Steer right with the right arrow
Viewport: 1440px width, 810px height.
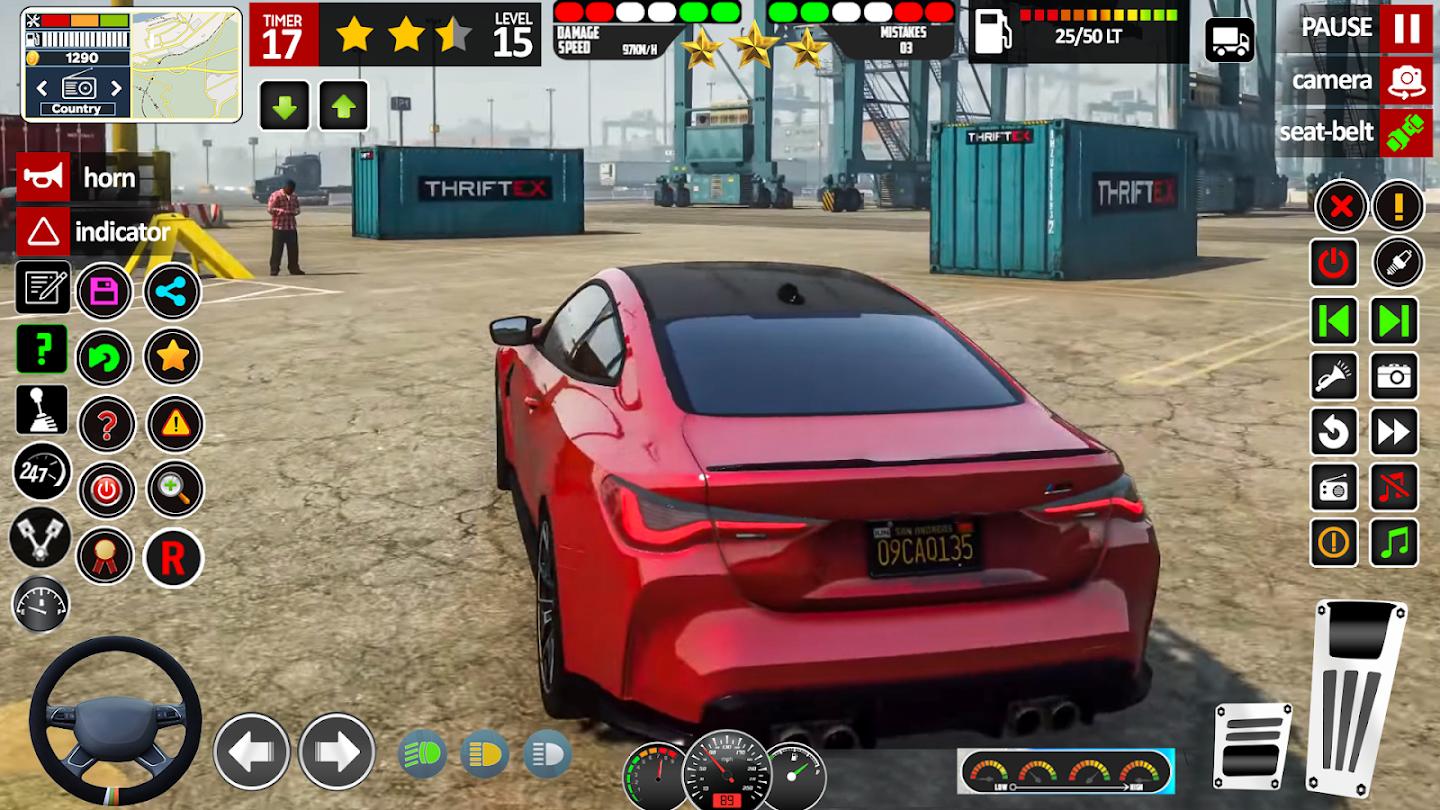337,751
